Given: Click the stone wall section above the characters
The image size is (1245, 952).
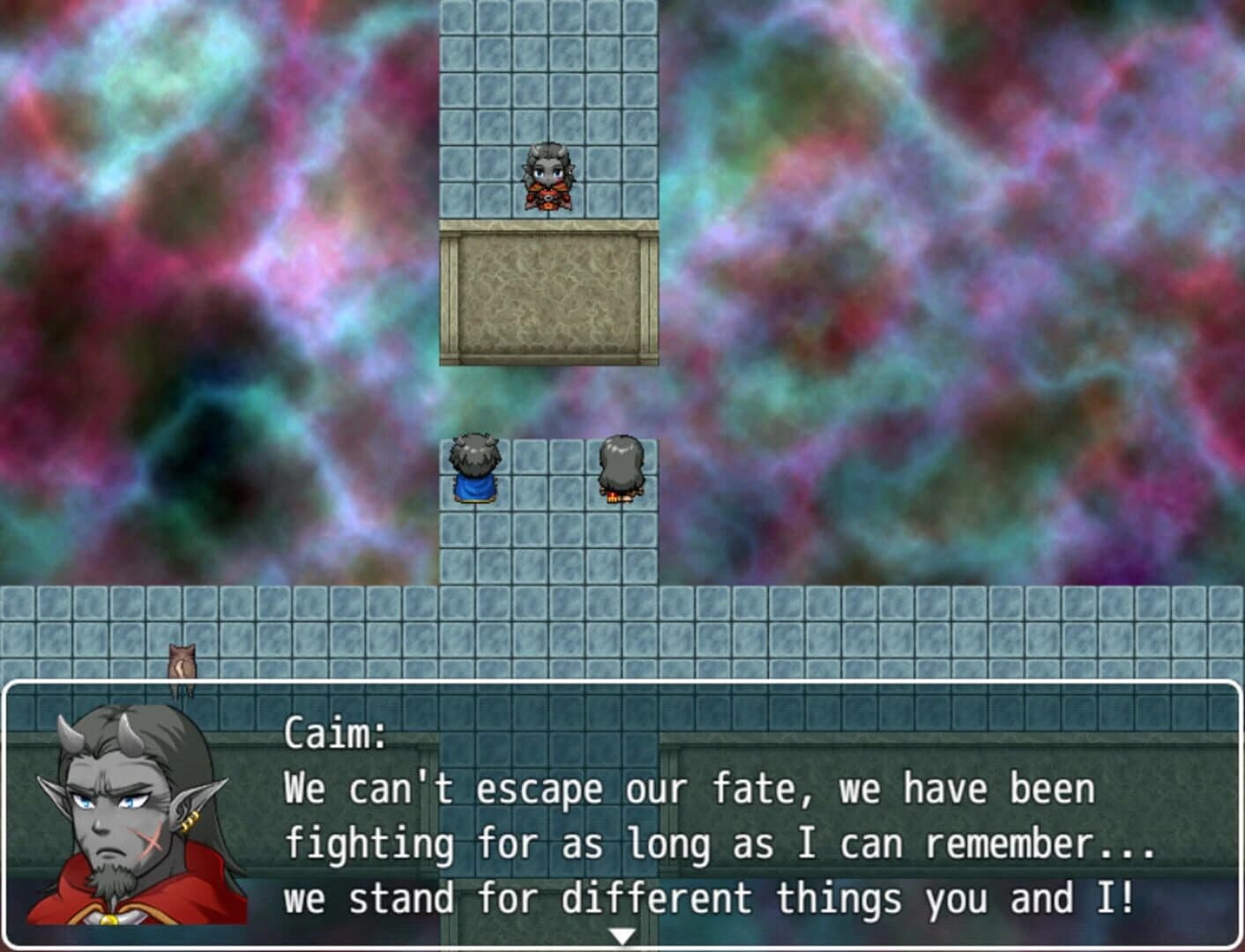Looking at the screenshot, I should click(548, 300).
